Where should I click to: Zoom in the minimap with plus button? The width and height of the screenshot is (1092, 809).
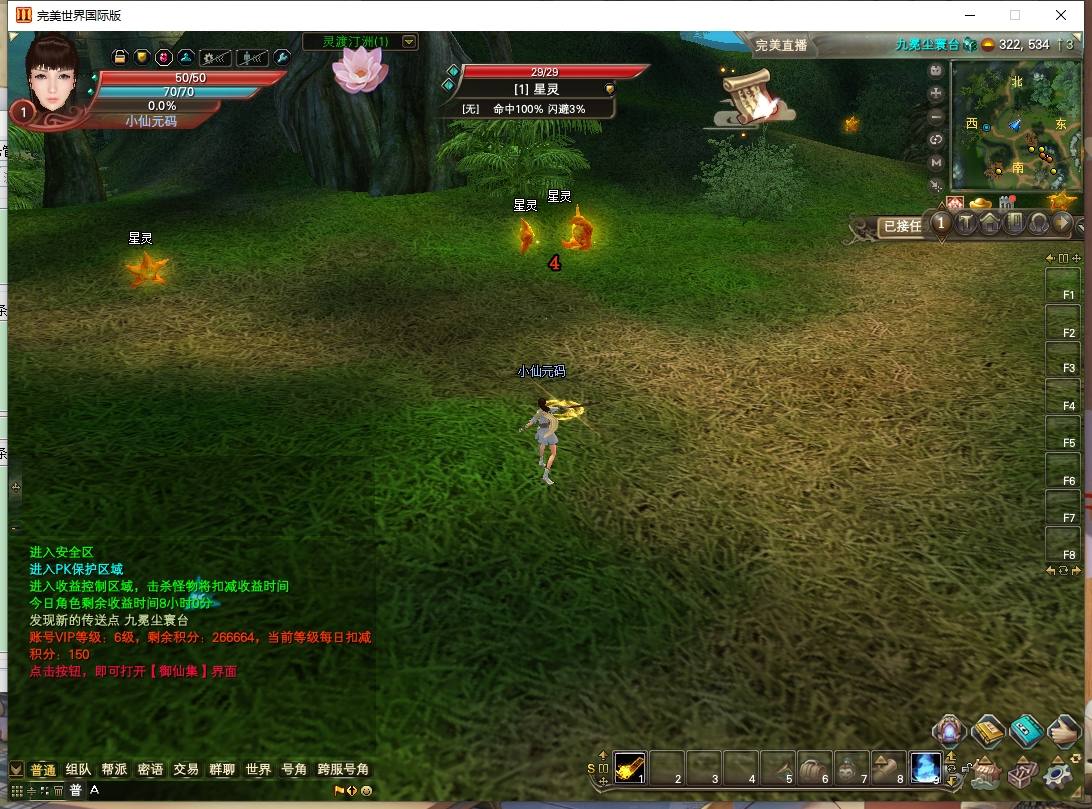[x=936, y=93]
